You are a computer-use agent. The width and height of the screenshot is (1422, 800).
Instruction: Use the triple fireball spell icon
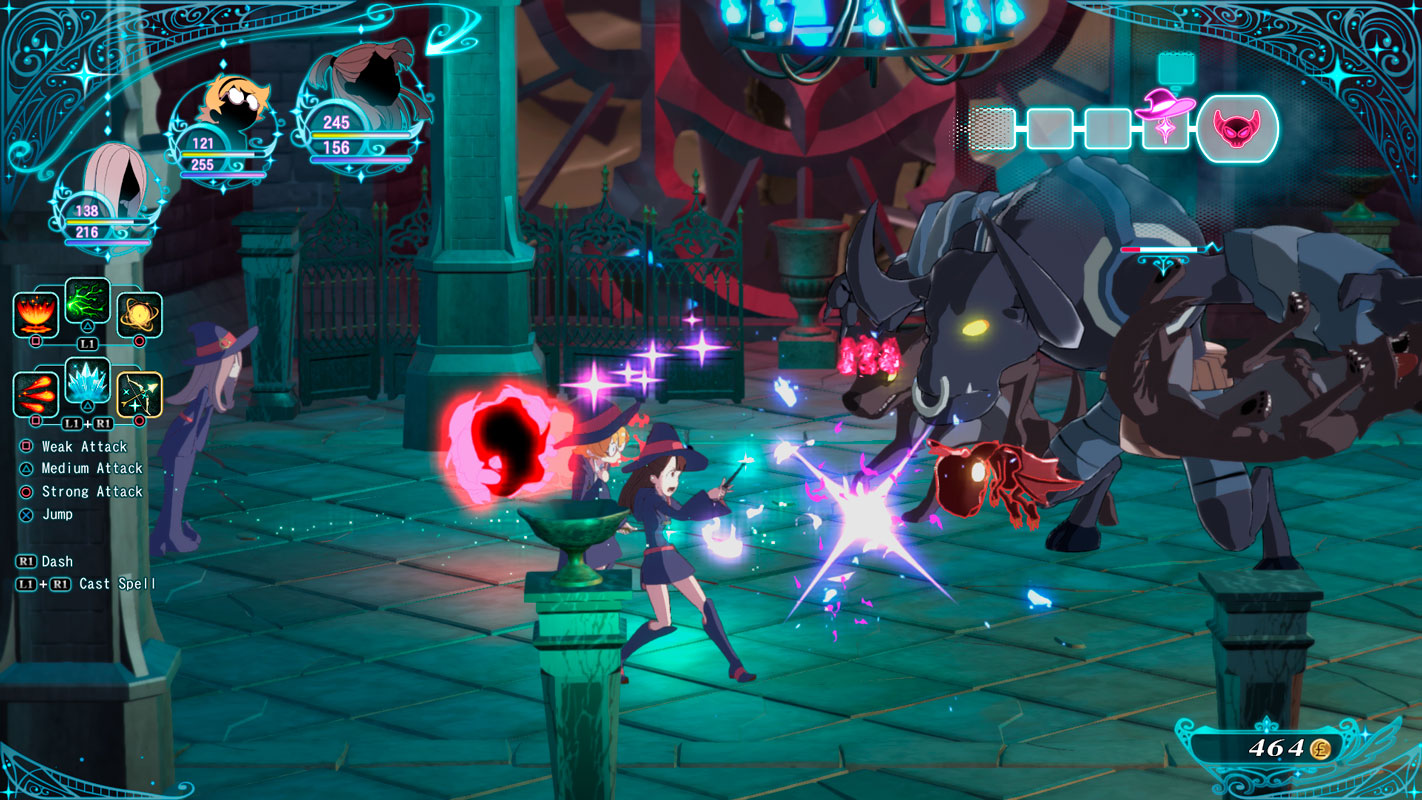(36, 394)
